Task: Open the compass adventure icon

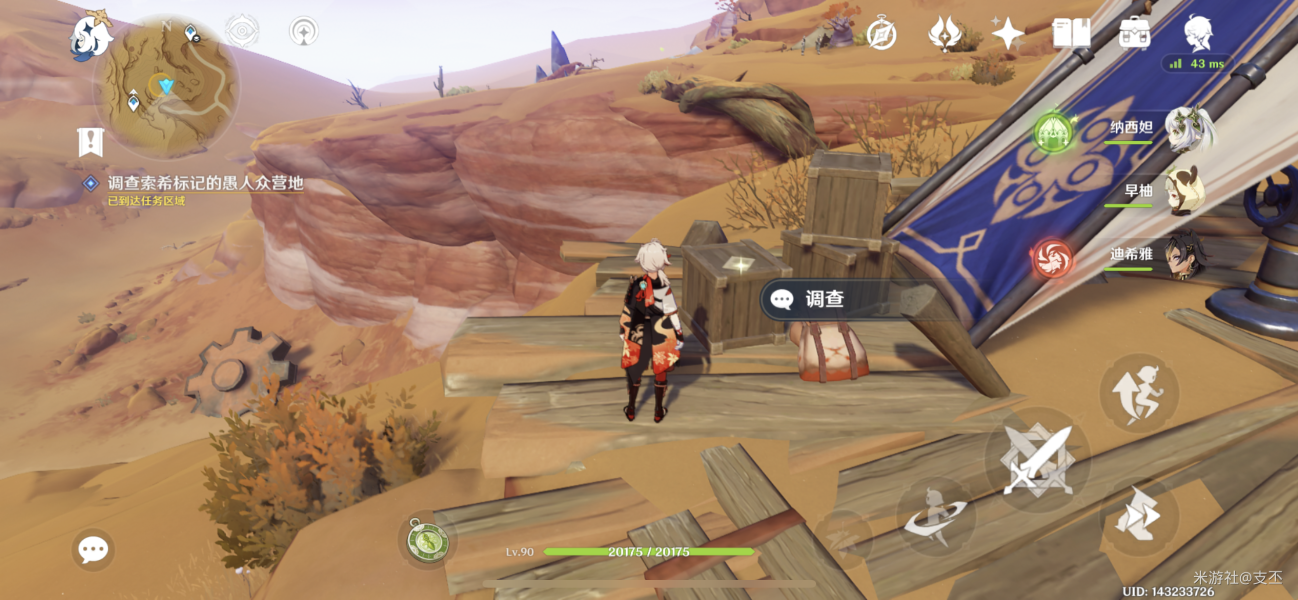Action: [881, 33]
